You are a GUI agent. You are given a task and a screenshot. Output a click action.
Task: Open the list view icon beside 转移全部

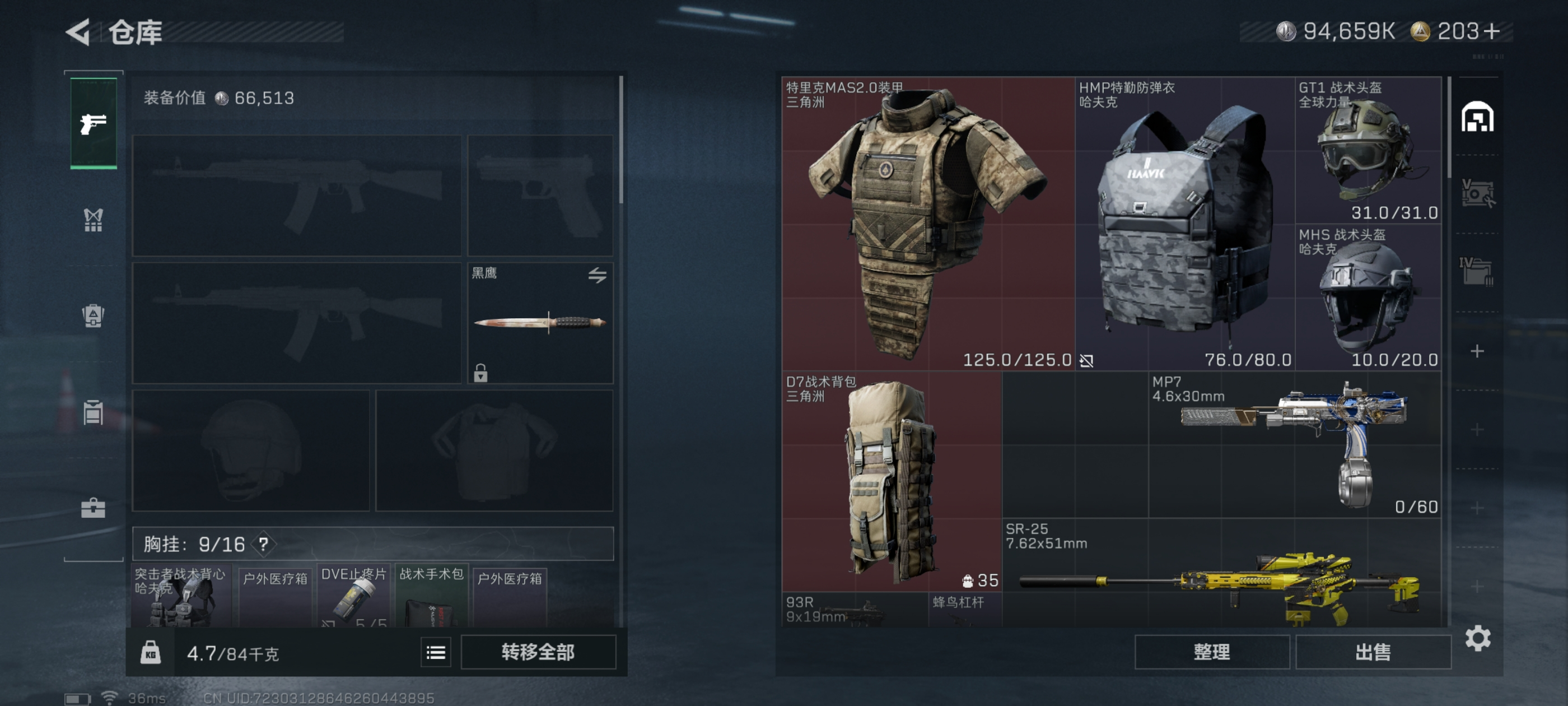click(436, 652)
